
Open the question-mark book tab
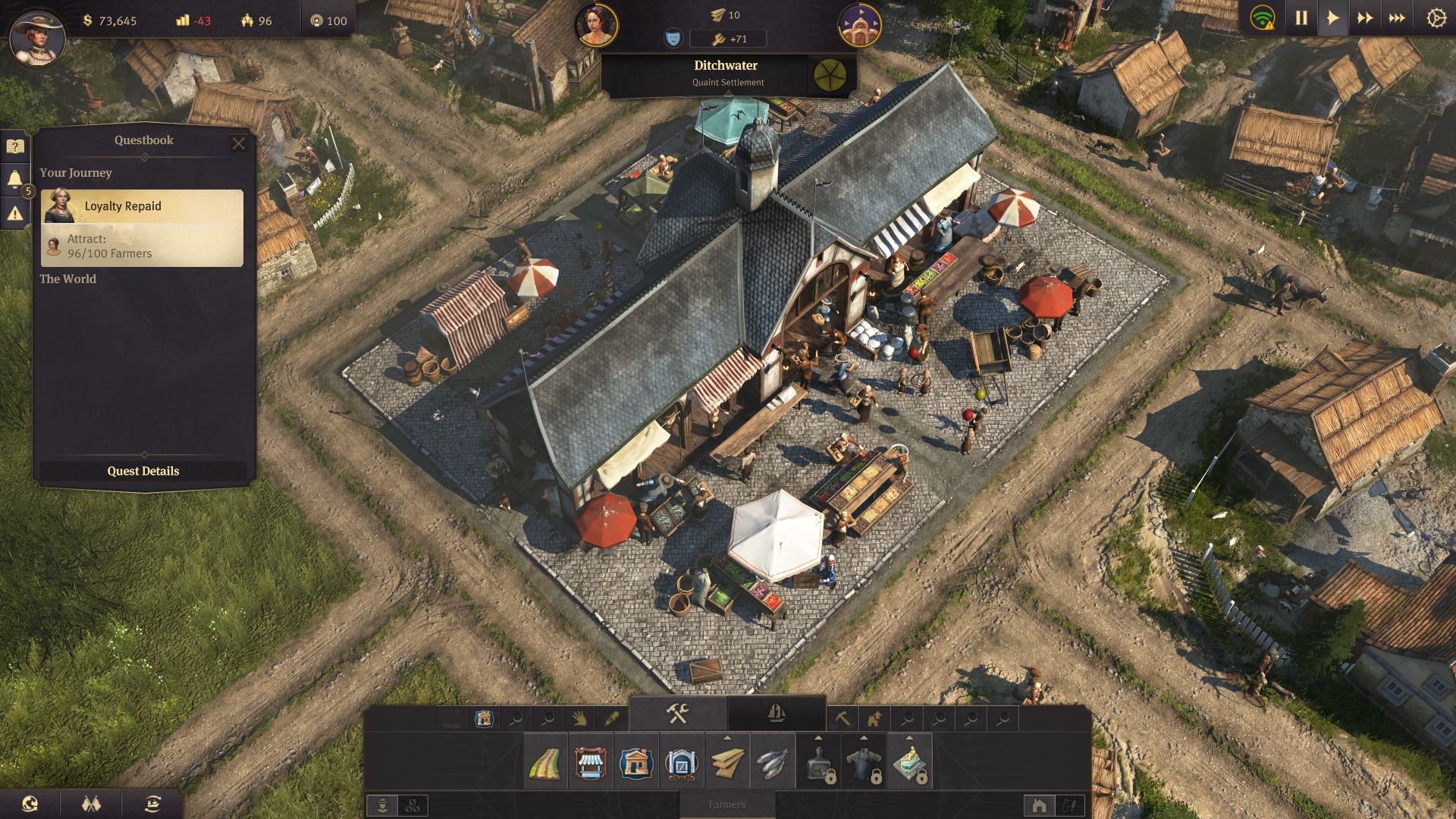[15, 146]
